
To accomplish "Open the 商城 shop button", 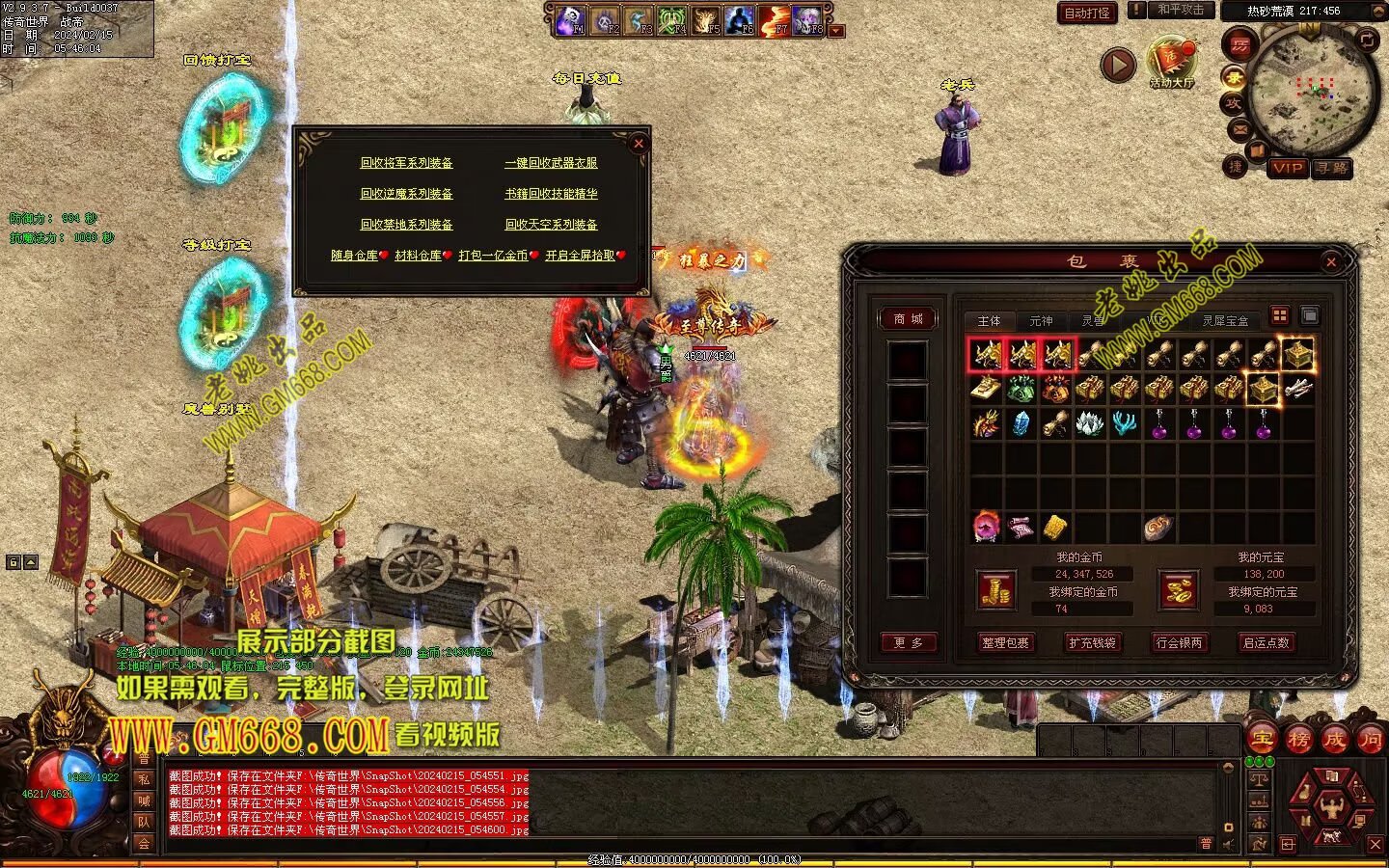I will 908,319.
